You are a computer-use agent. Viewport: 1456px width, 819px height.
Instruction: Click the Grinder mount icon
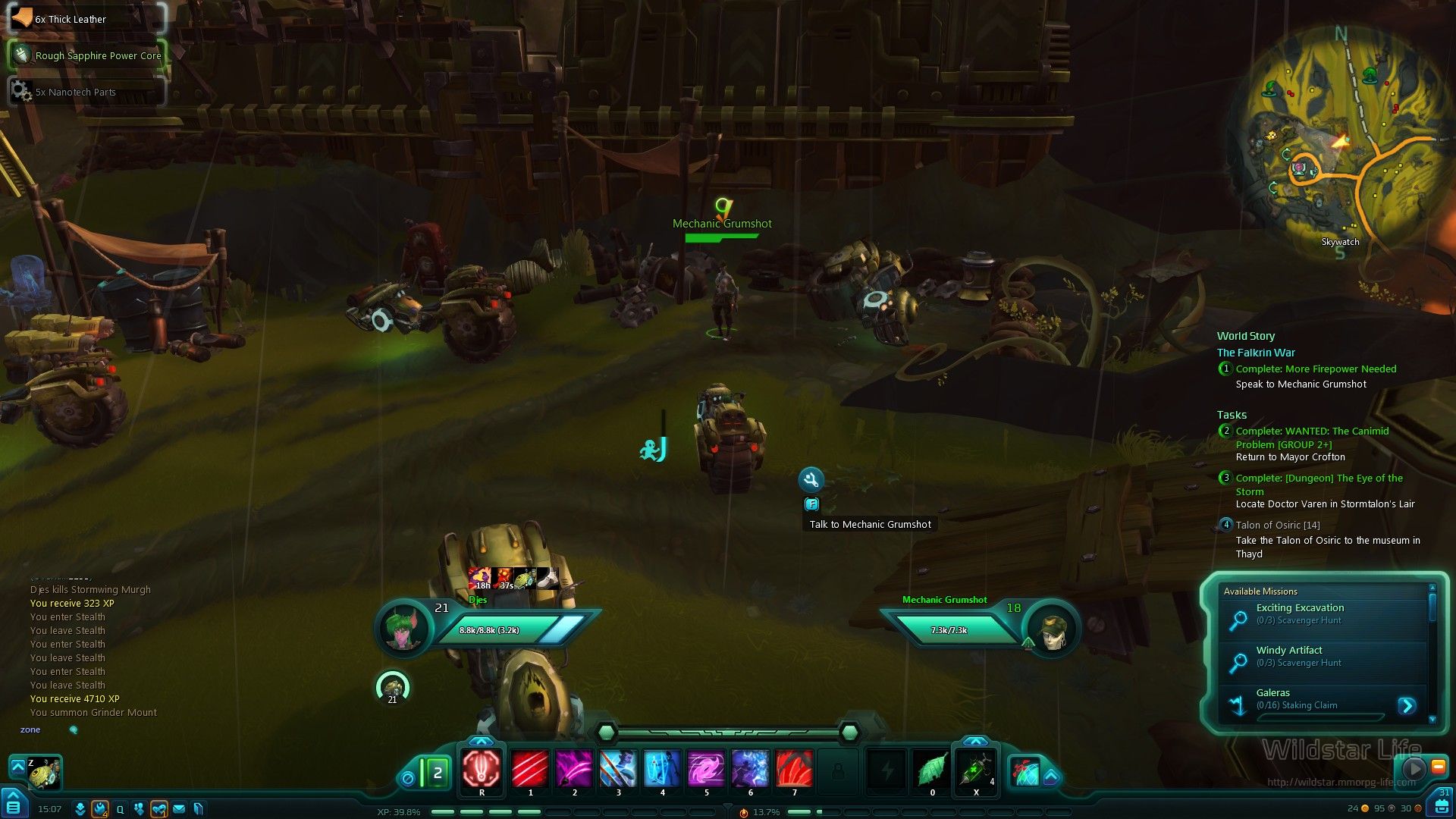point(45,773)
